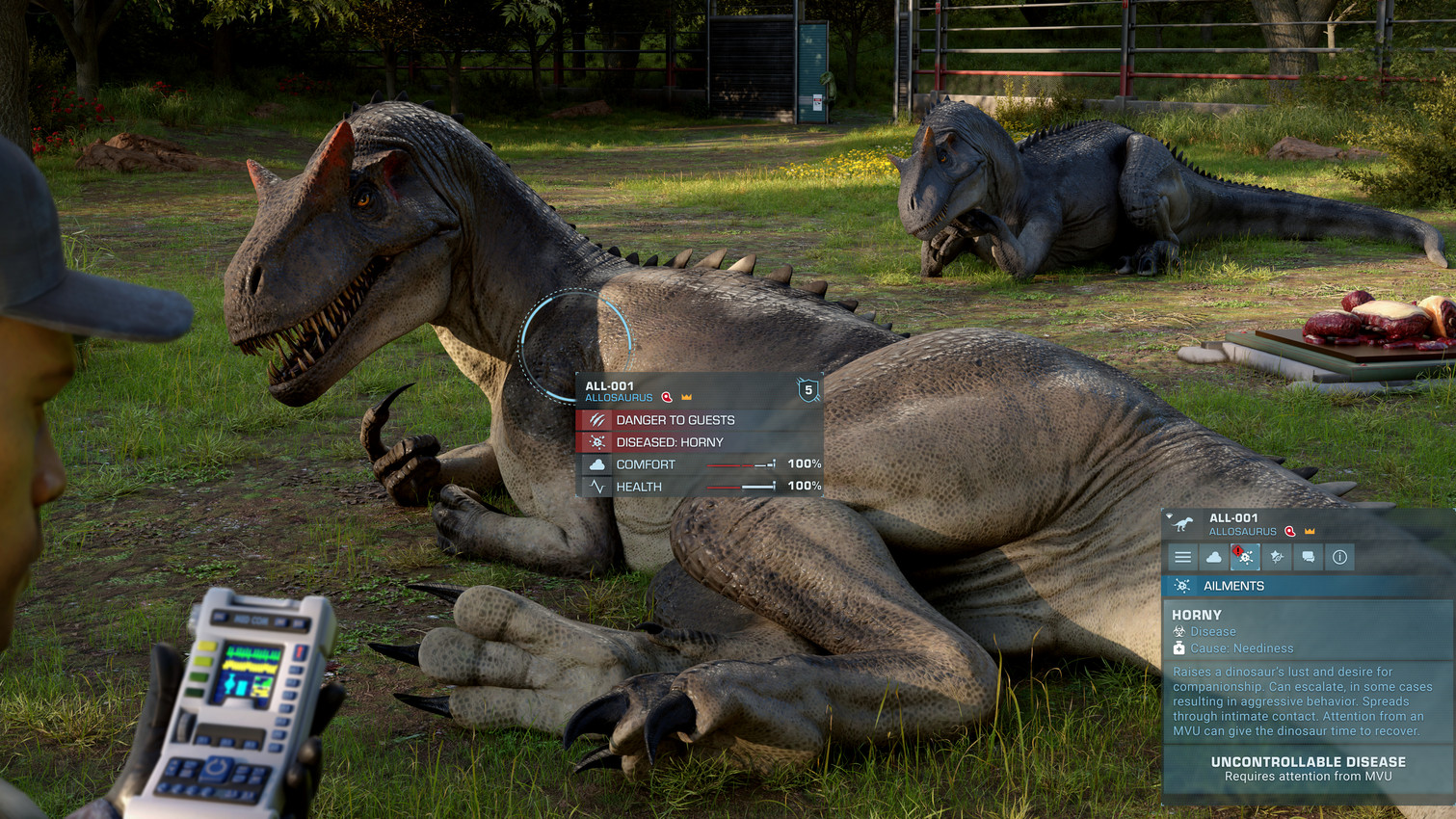1456x819 pixels.
Task: Collapse the dinosaur panel using the corner arrow
Action: 1170,517
